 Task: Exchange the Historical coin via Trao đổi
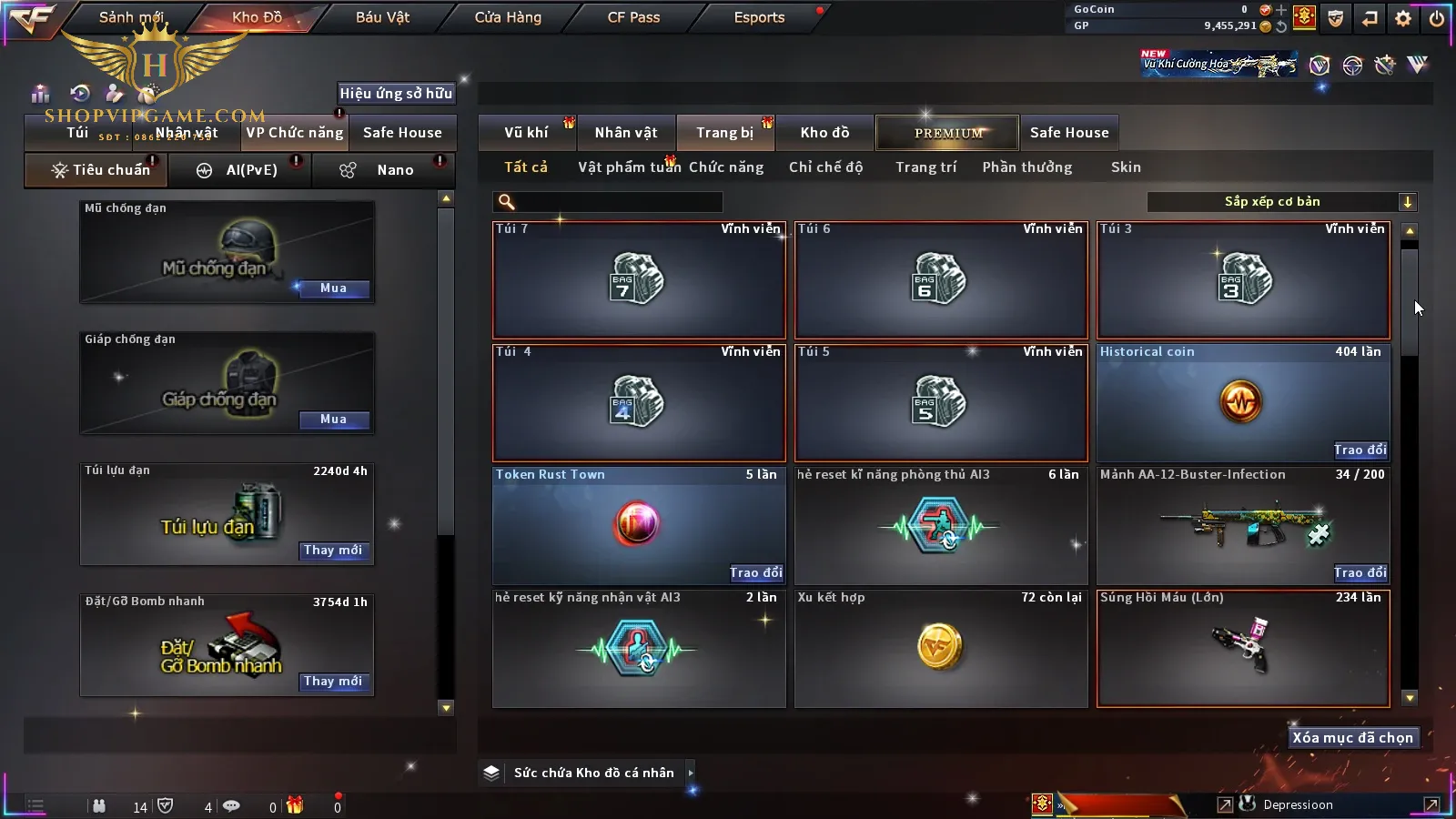point(1360,450)
